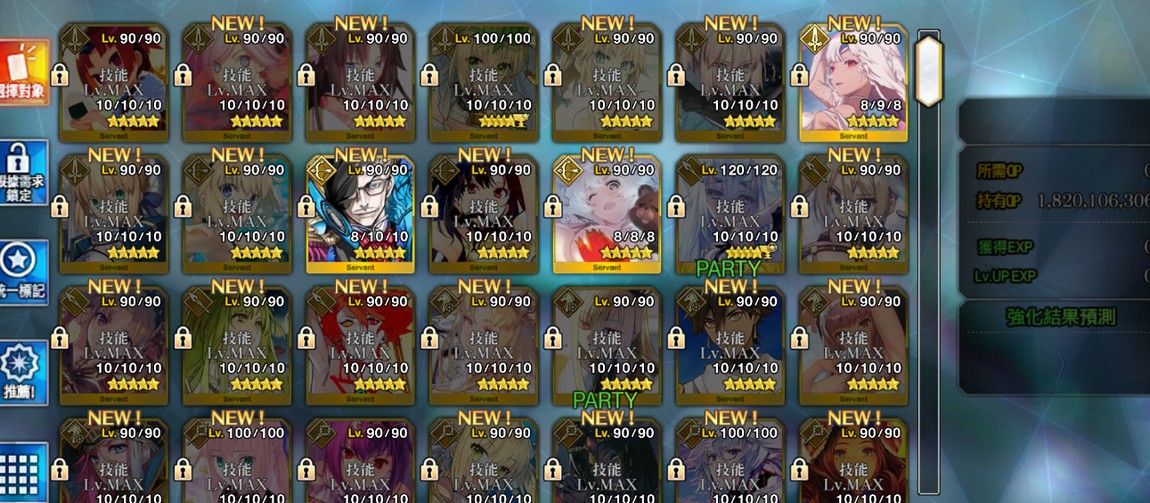Image resolution: width=1150 pixels, height=503 pixels.
Task: Select the Lv. 120/120 servant card
Action: point(730,214)
